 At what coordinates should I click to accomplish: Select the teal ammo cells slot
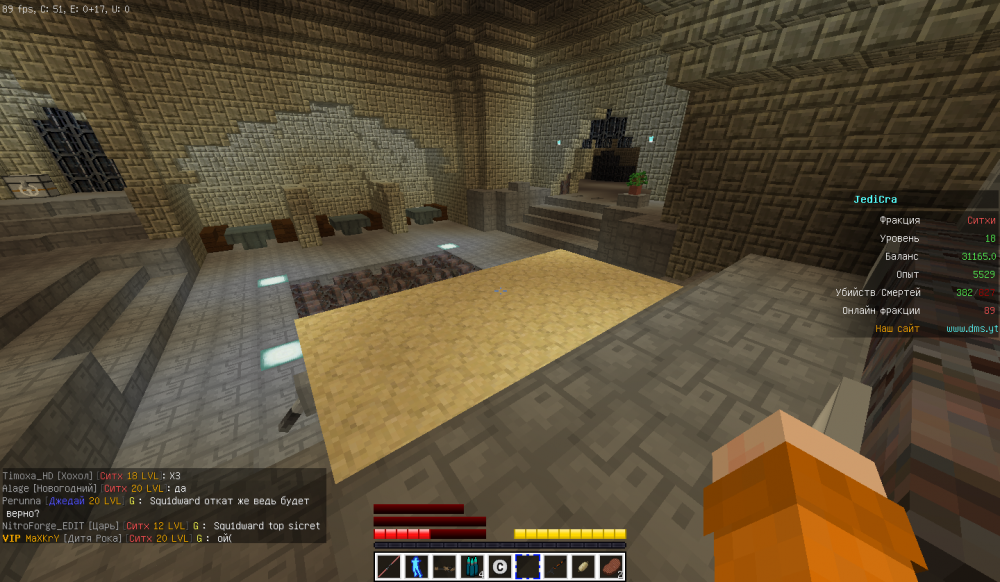(x=472, y=567)
